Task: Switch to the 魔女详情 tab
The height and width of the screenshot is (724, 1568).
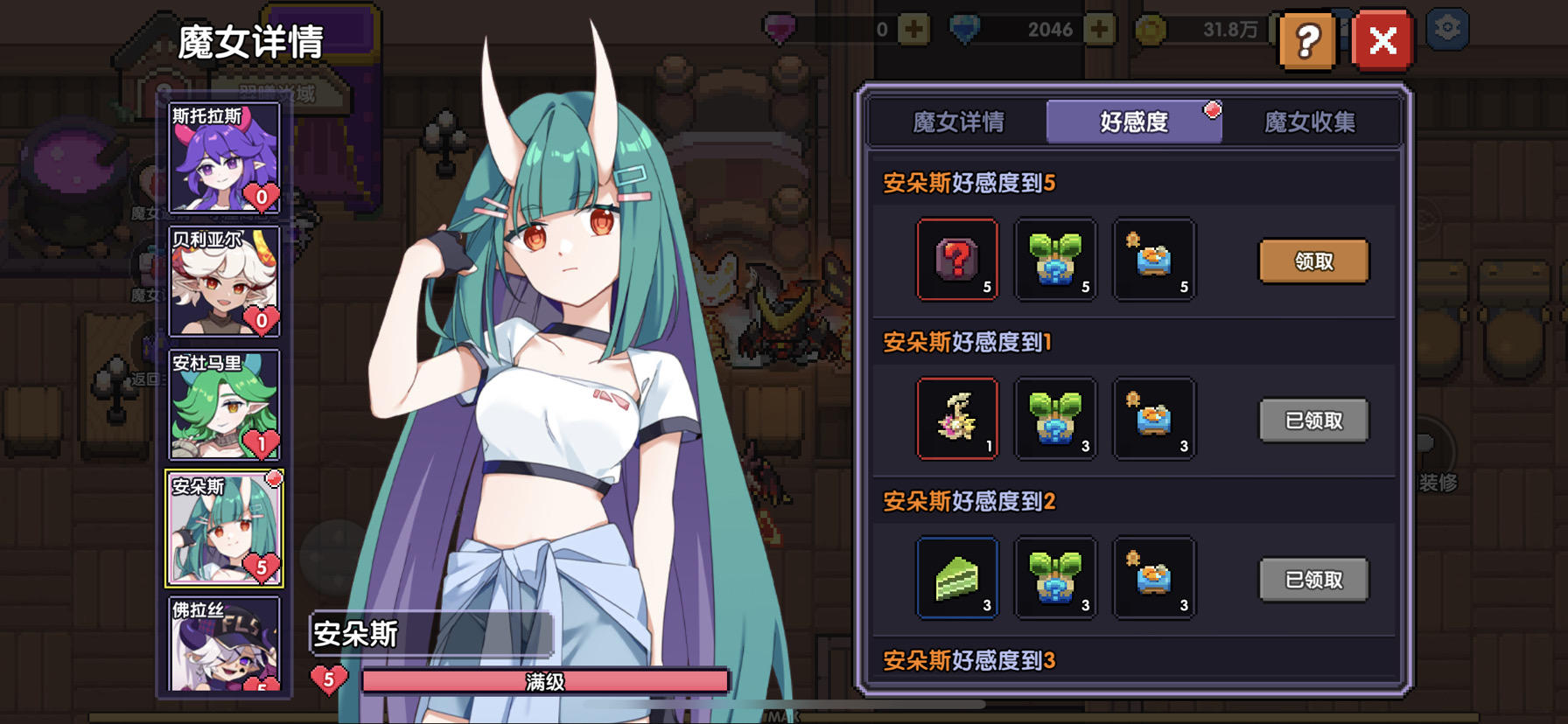Action: coord(960,122)
